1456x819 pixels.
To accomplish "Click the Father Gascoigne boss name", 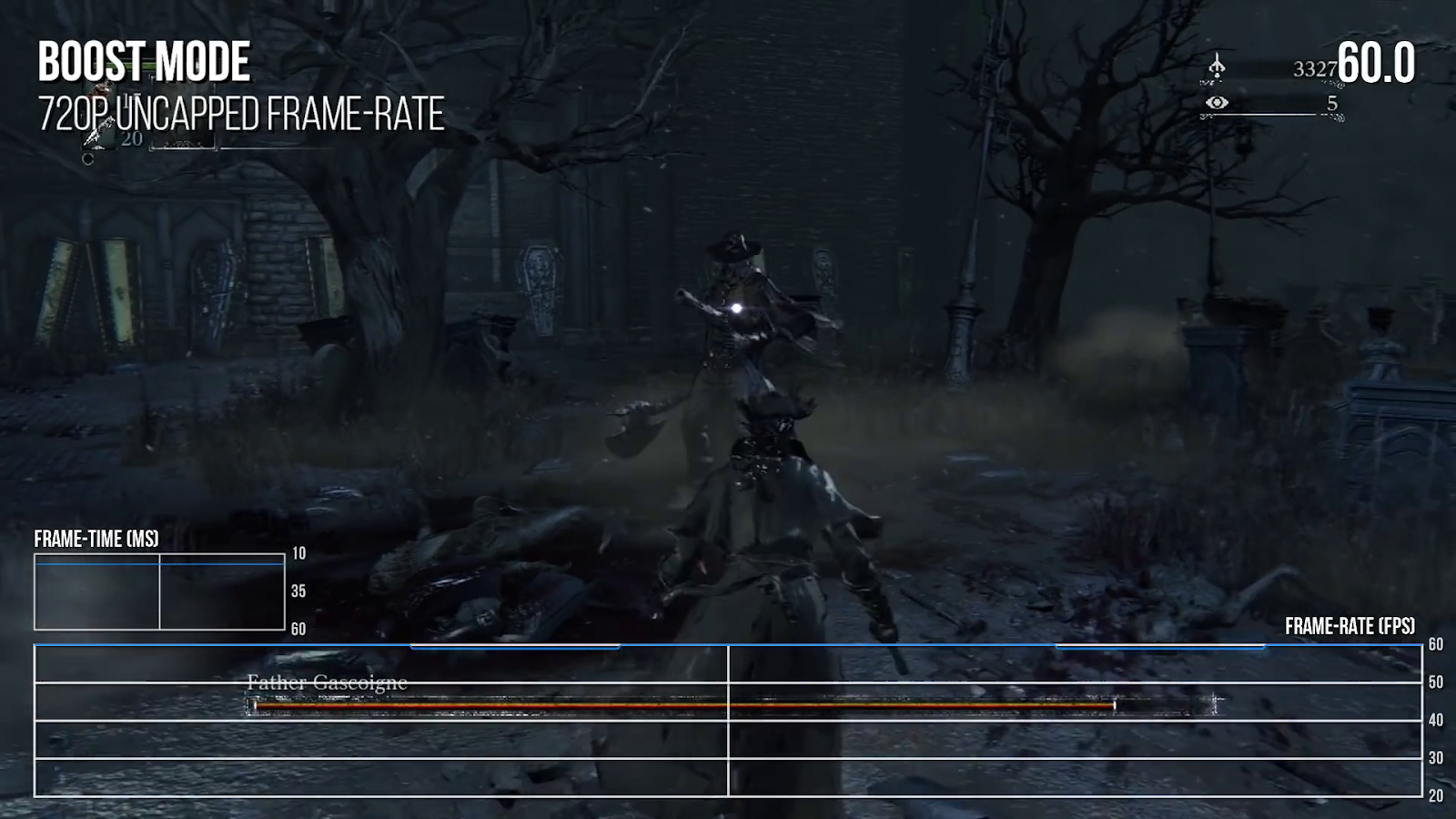I will [x=326, y=682].
